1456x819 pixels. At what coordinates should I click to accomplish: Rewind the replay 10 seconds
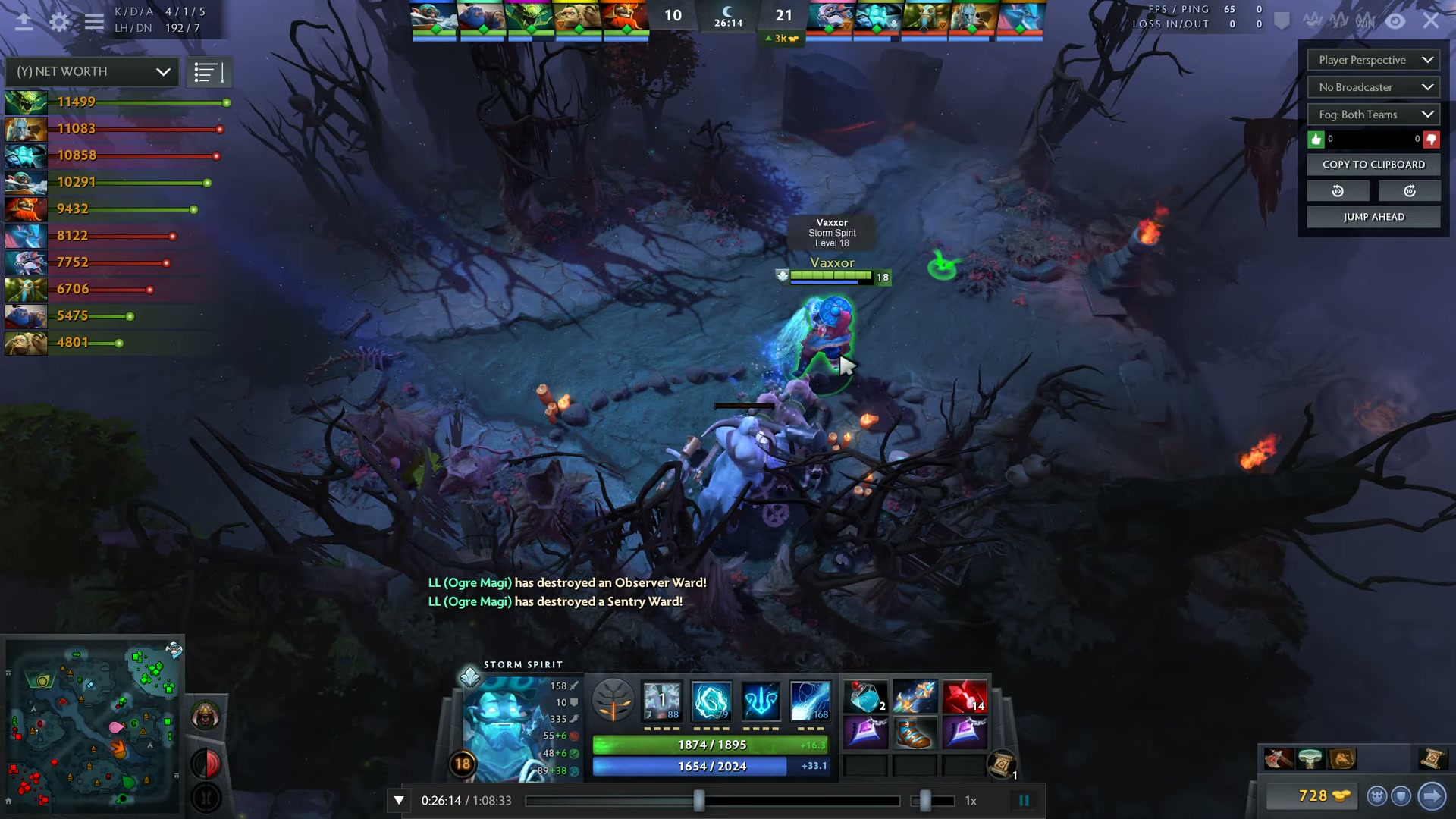tap(1338, 190)
